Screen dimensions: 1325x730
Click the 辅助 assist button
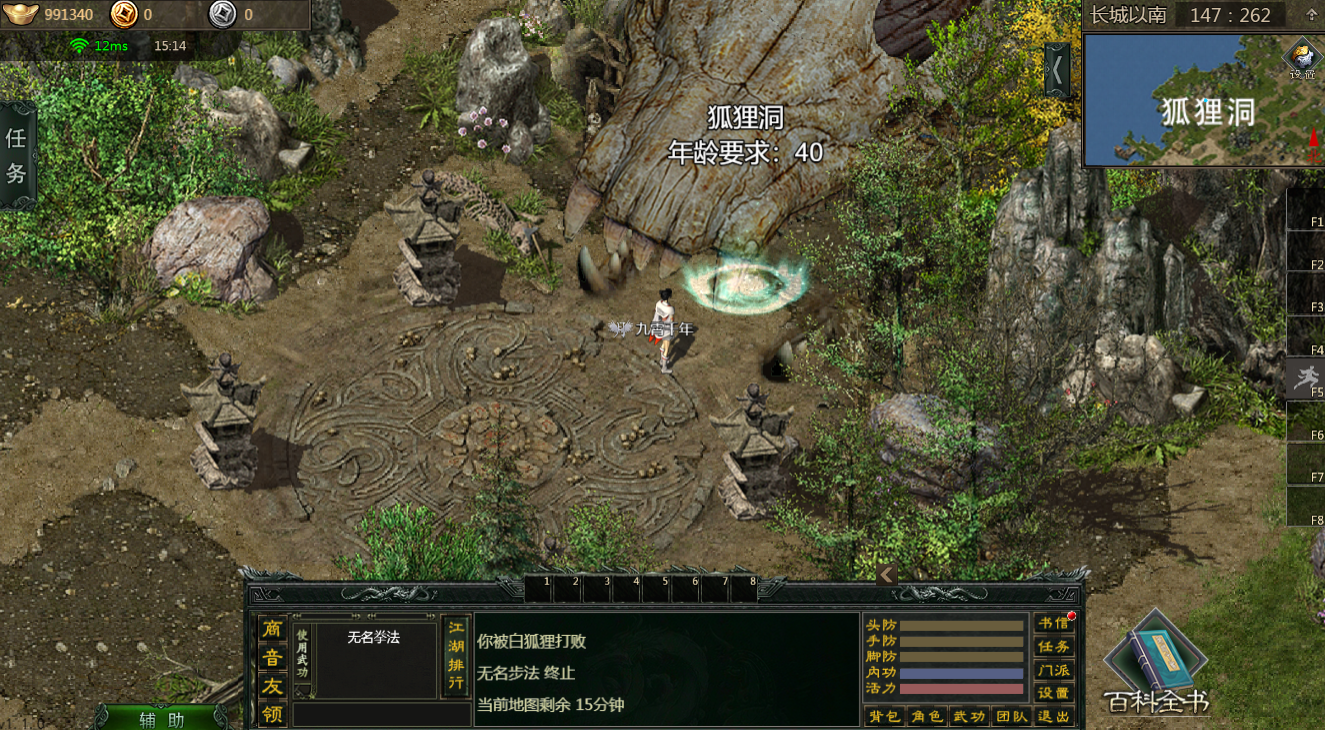click(161, 718)
